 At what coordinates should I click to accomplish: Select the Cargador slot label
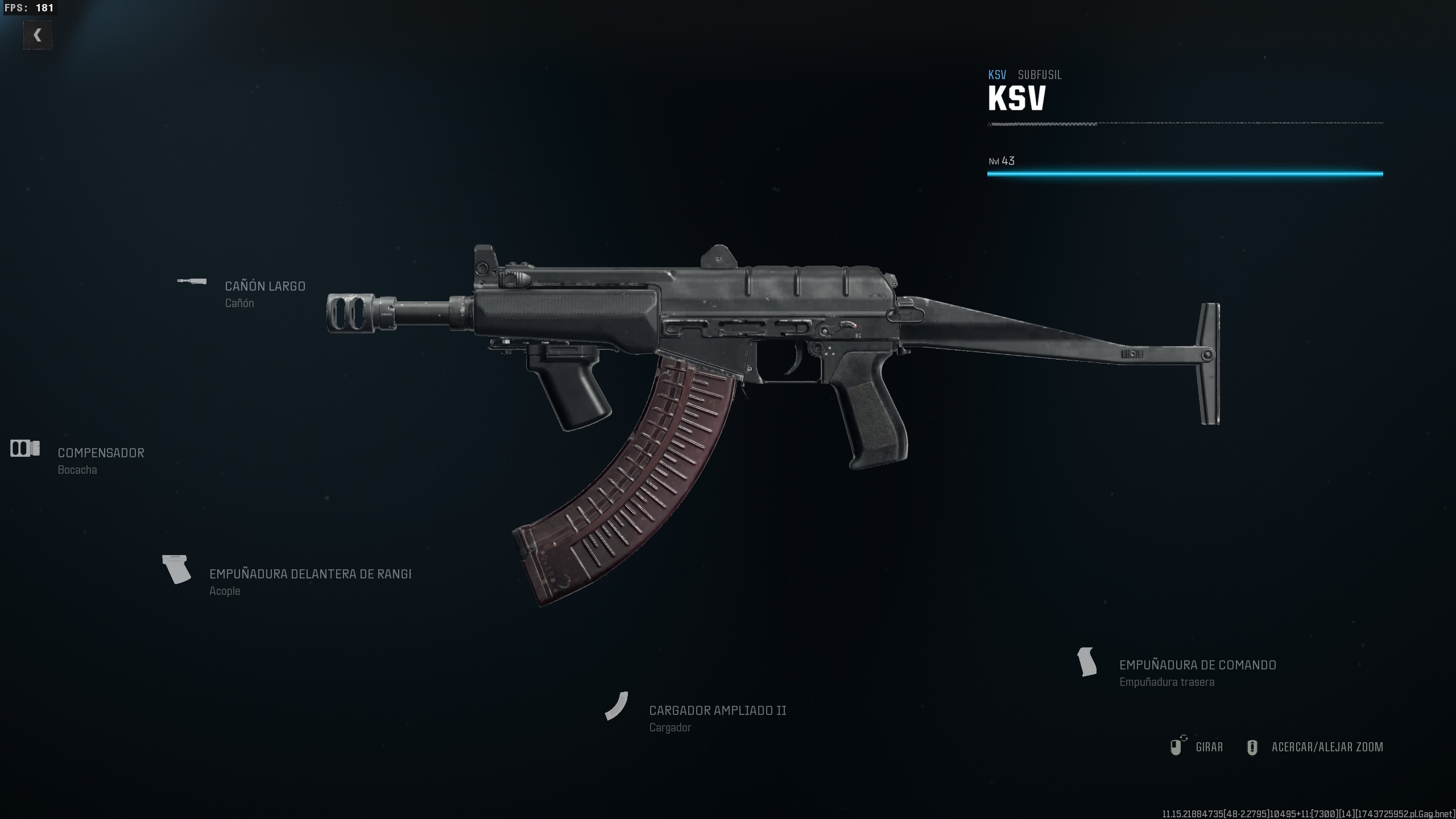(x=671, y=727)
